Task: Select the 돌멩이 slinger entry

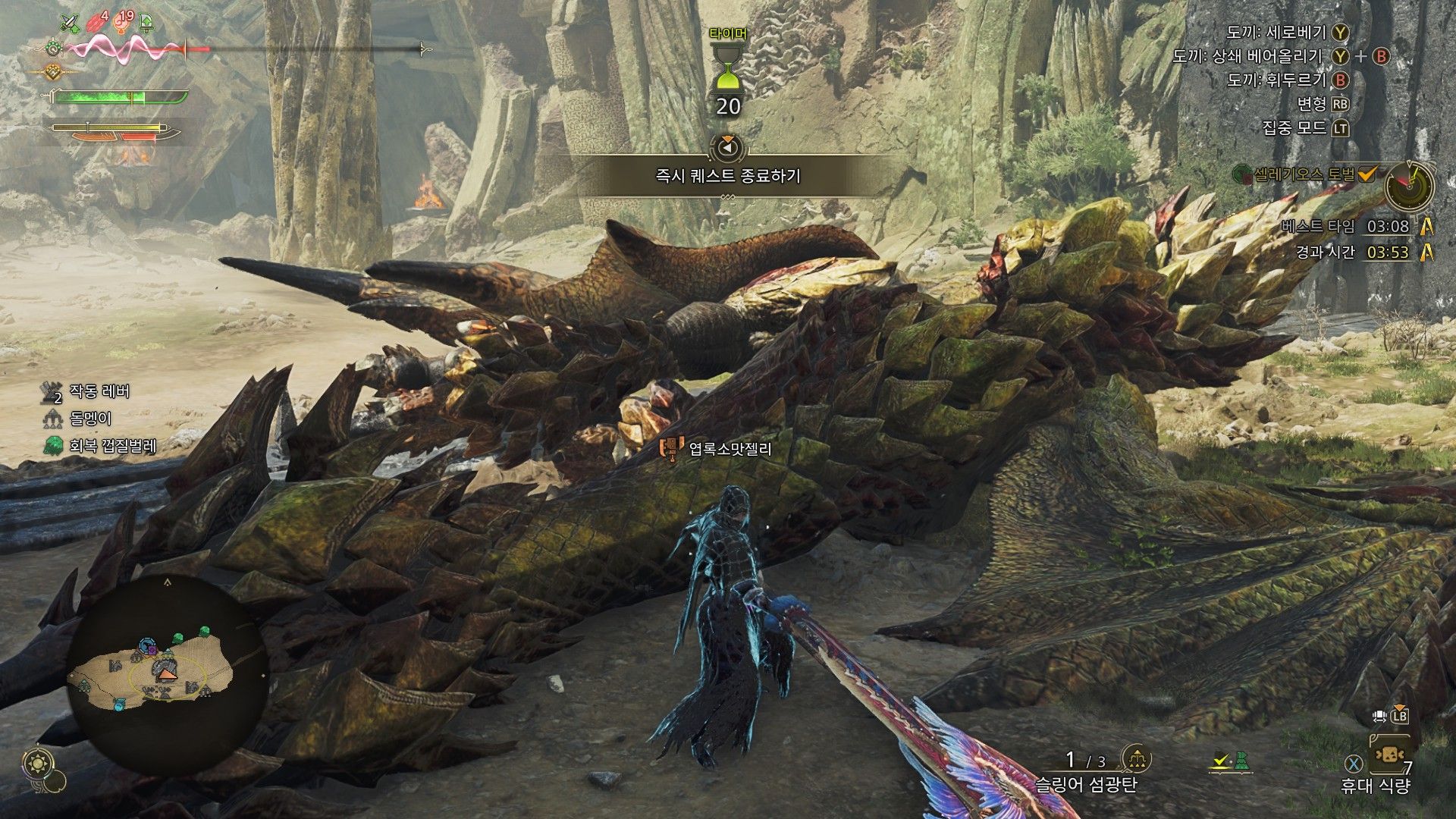Action: click(x=90, y=418)
